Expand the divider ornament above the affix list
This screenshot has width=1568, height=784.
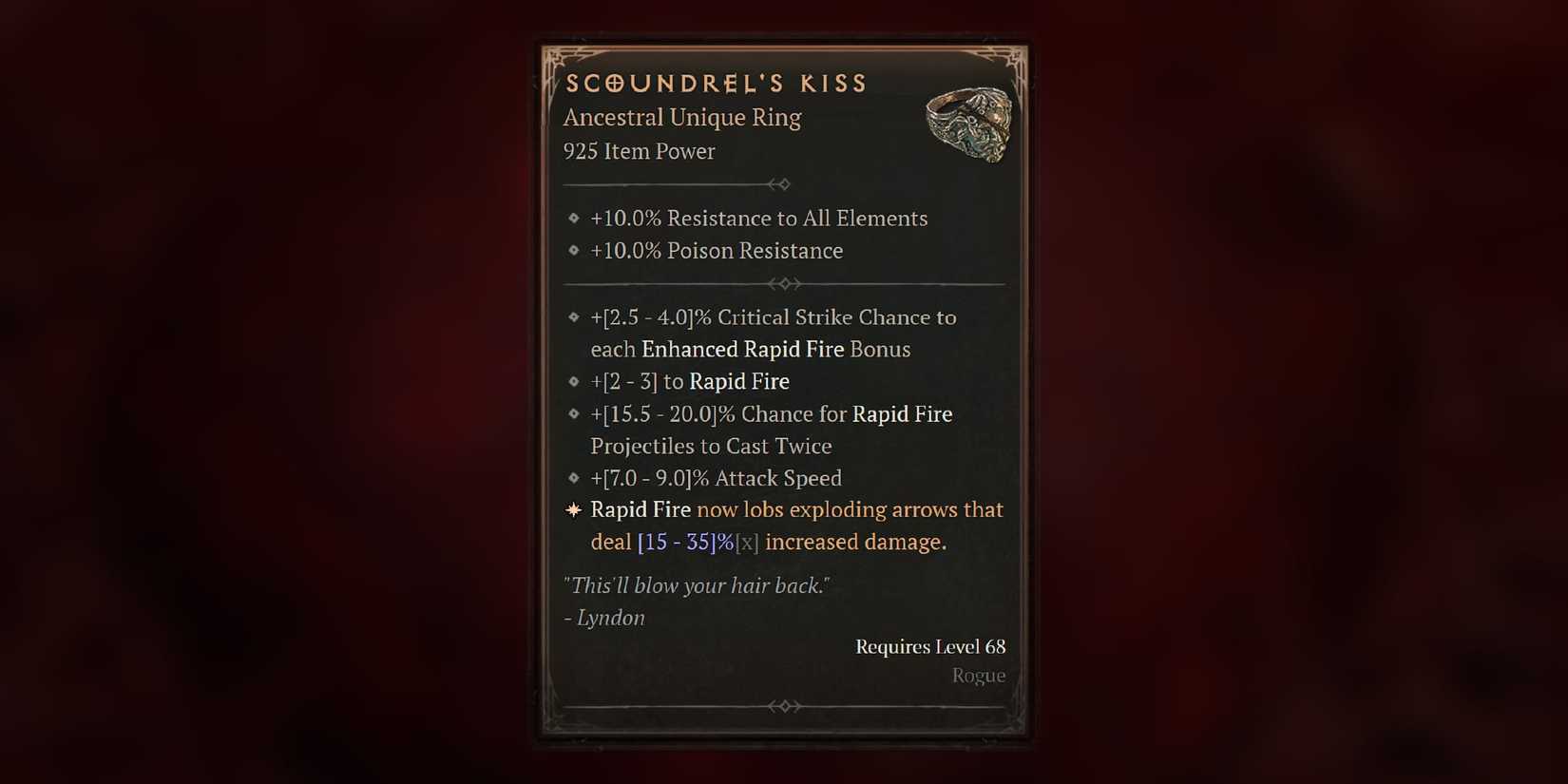point(785,283)
